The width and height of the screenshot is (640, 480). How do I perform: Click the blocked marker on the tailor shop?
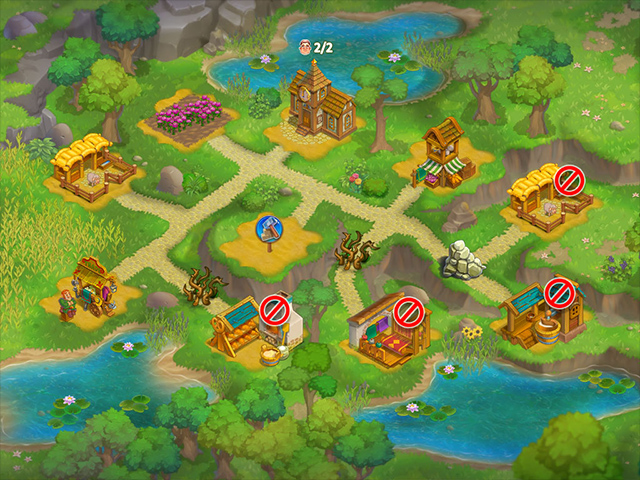coord(406,313)
